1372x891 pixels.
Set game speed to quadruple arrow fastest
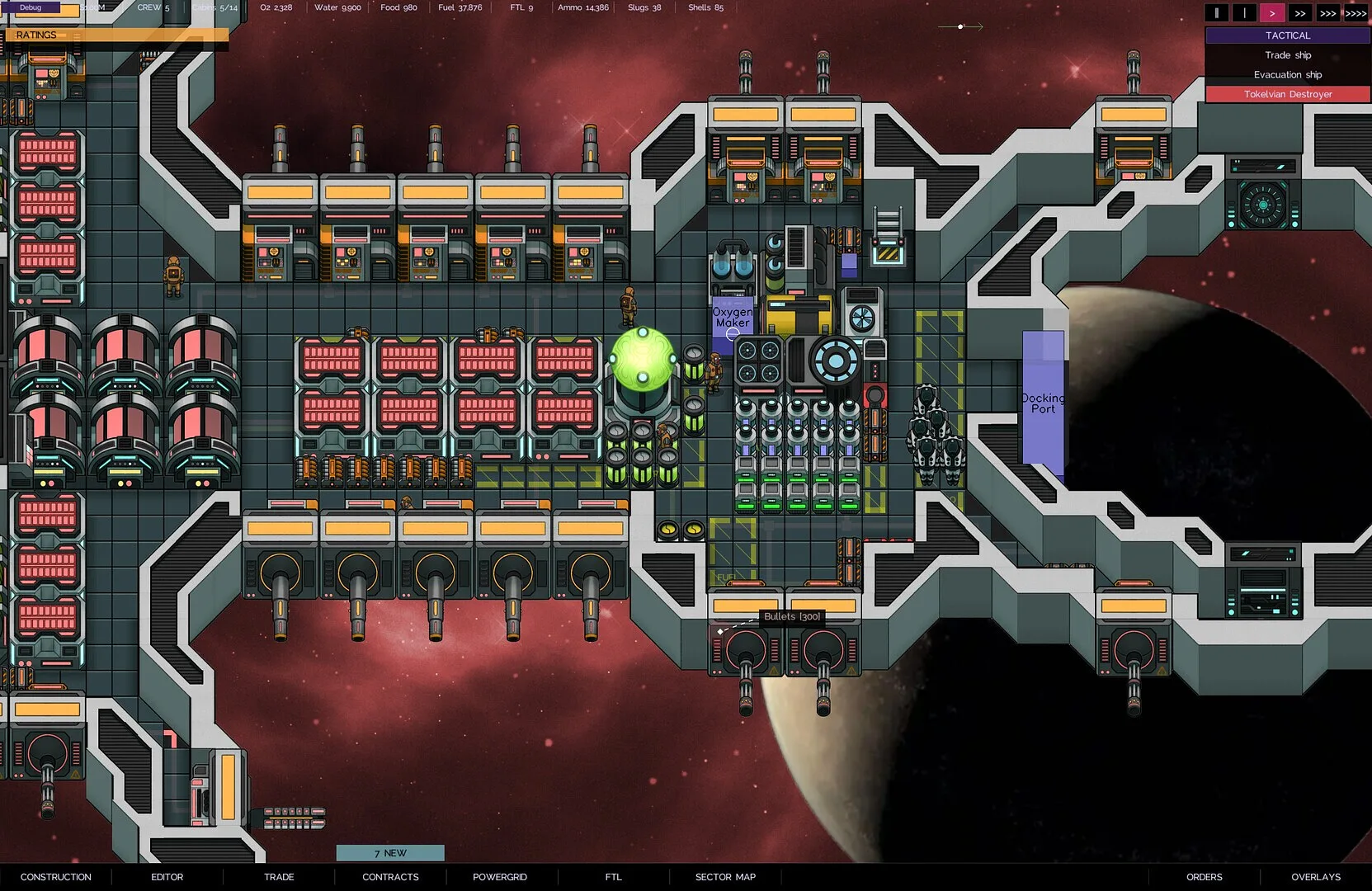coord(1355,13)
